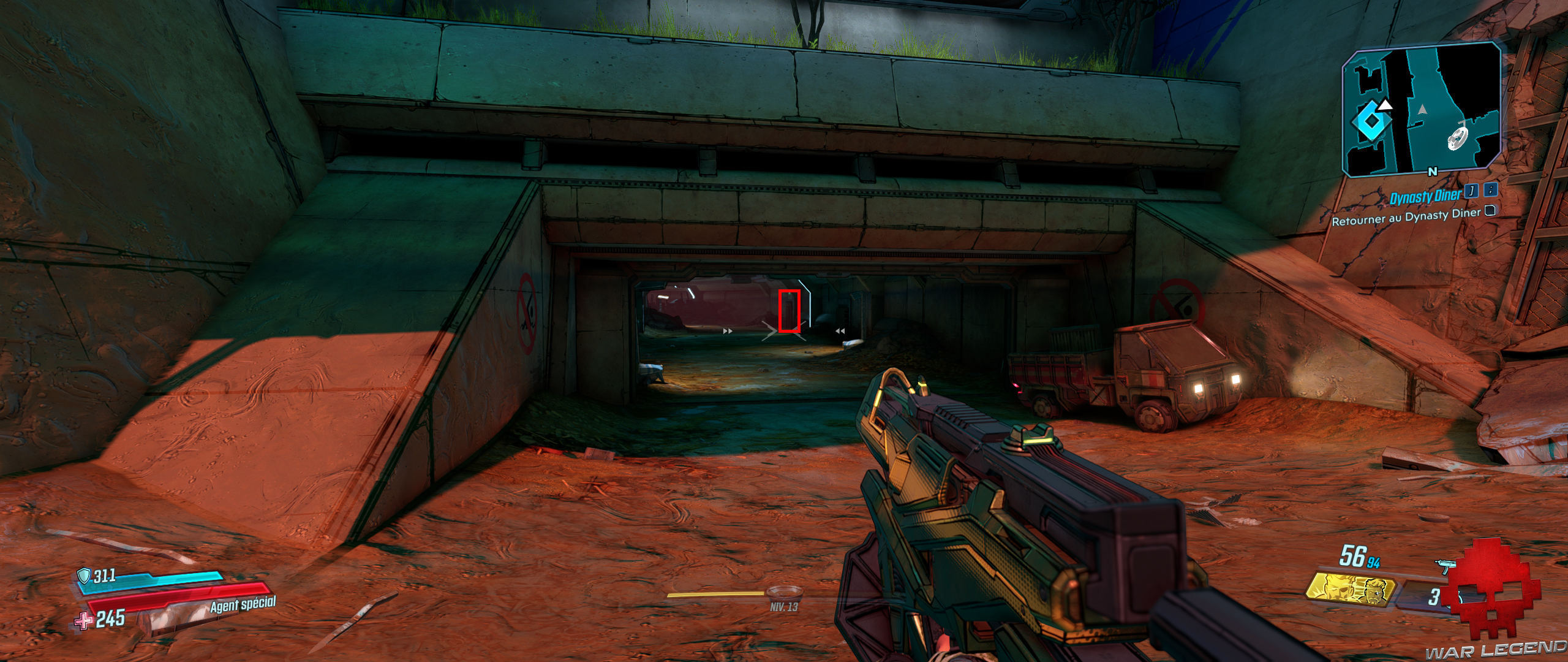Viewport: 1568px width, 662px height.
Task: Select the vehicle icon on the minimap
Action: pos(1458,138)
